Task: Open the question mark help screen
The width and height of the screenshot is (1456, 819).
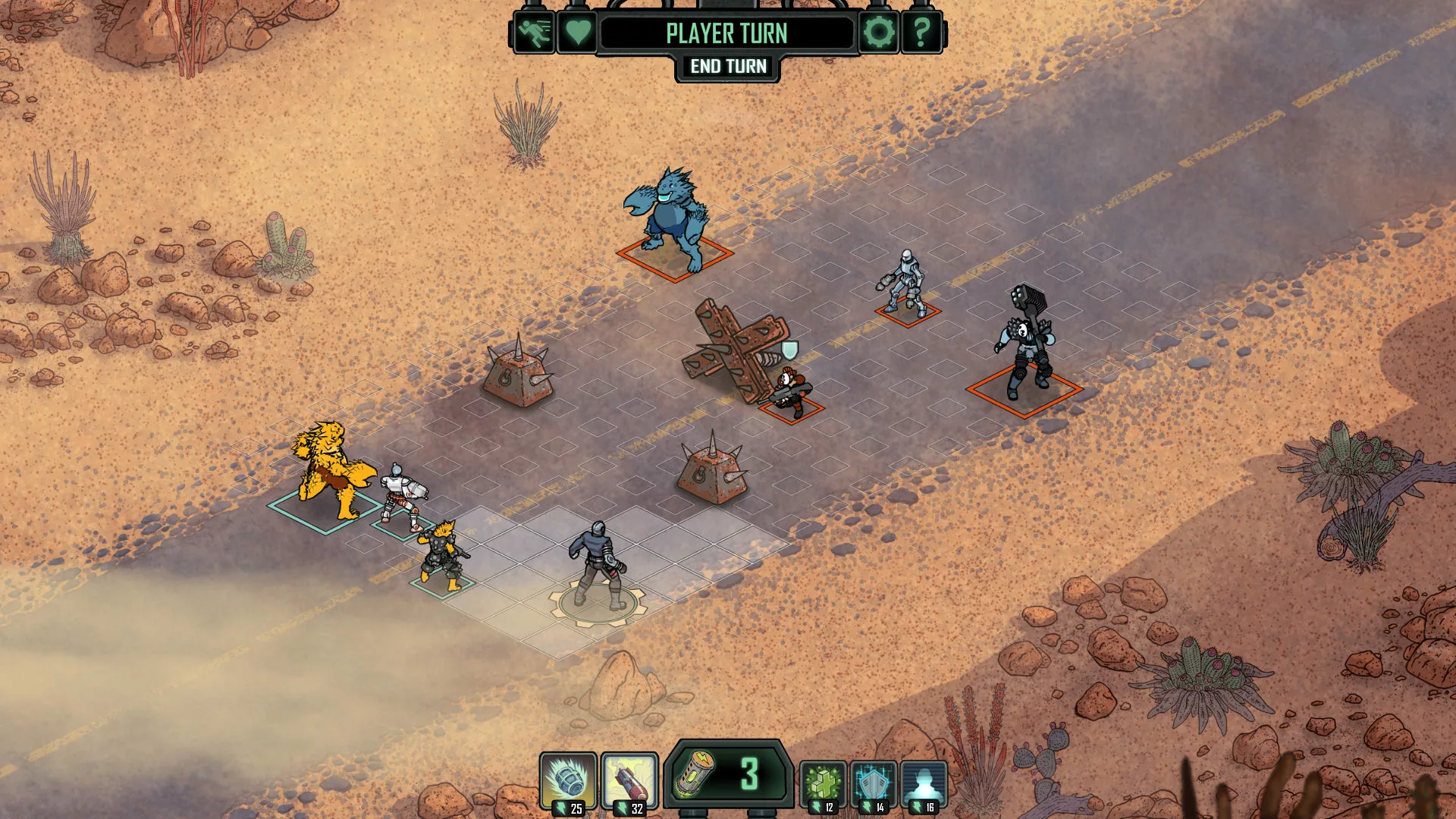Action: tap(921, 33)
